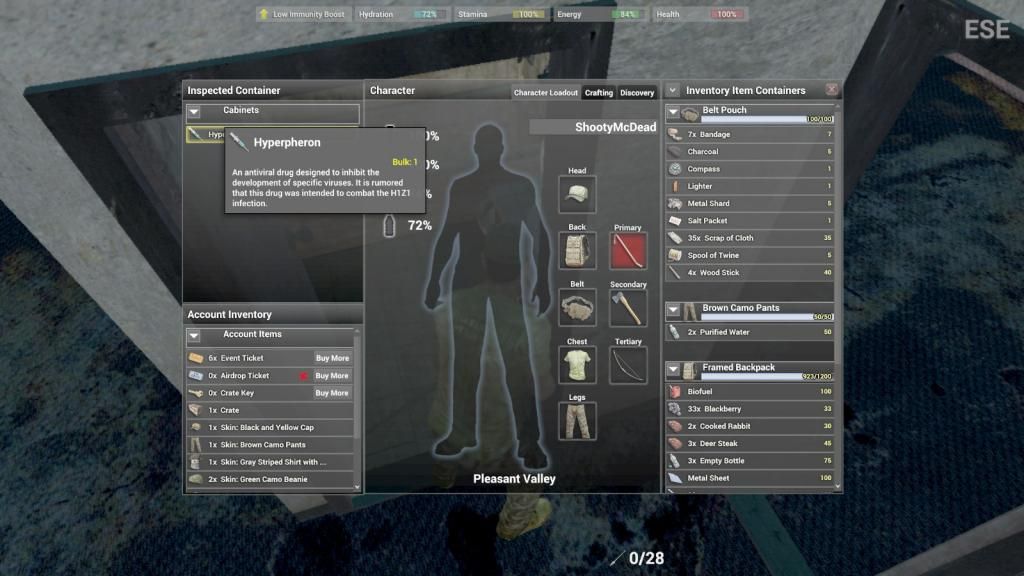Close the inventory window
1024x576 pixels.
(x=832, y=90)
